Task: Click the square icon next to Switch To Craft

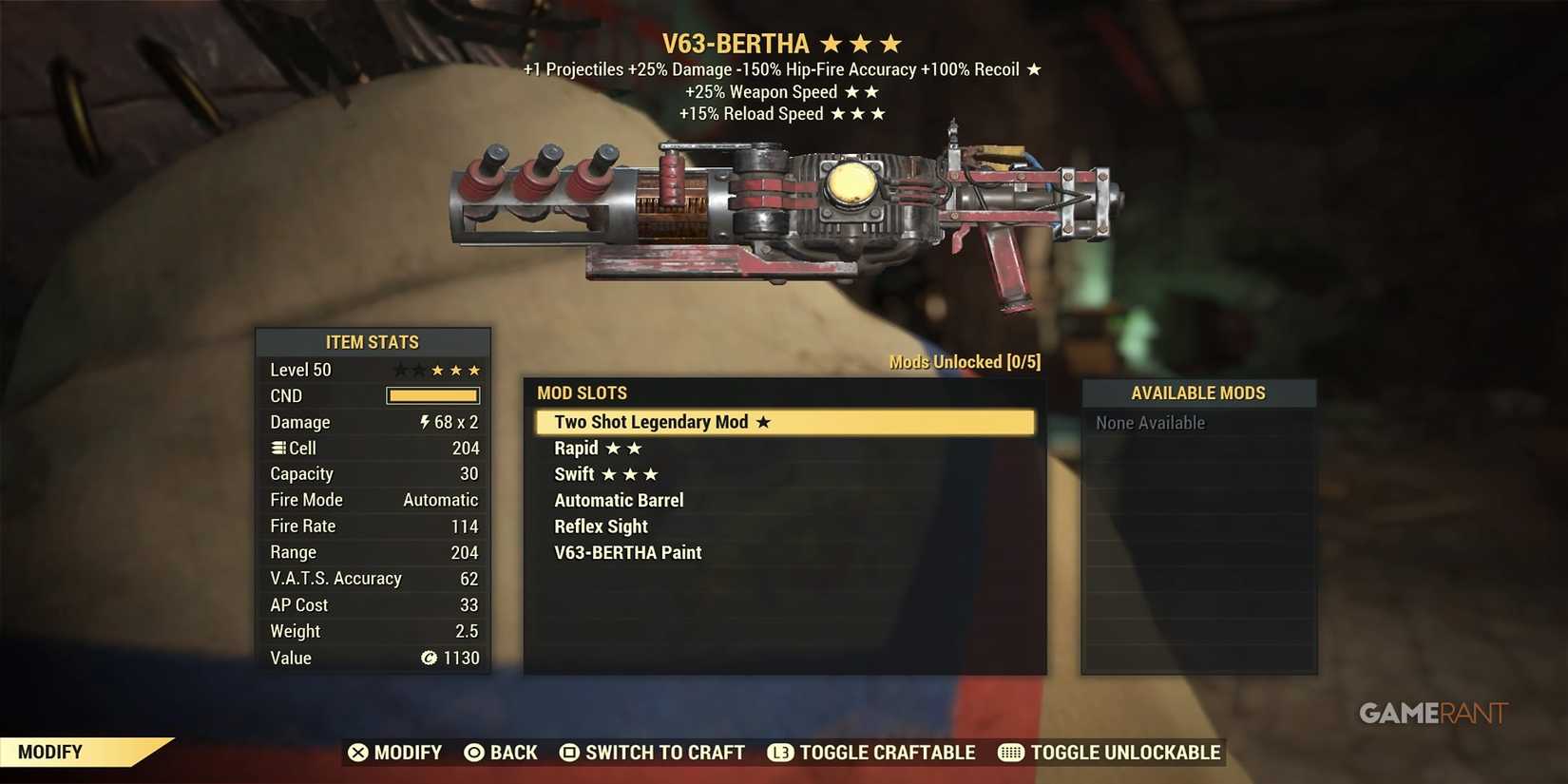Action: [570, 752]
